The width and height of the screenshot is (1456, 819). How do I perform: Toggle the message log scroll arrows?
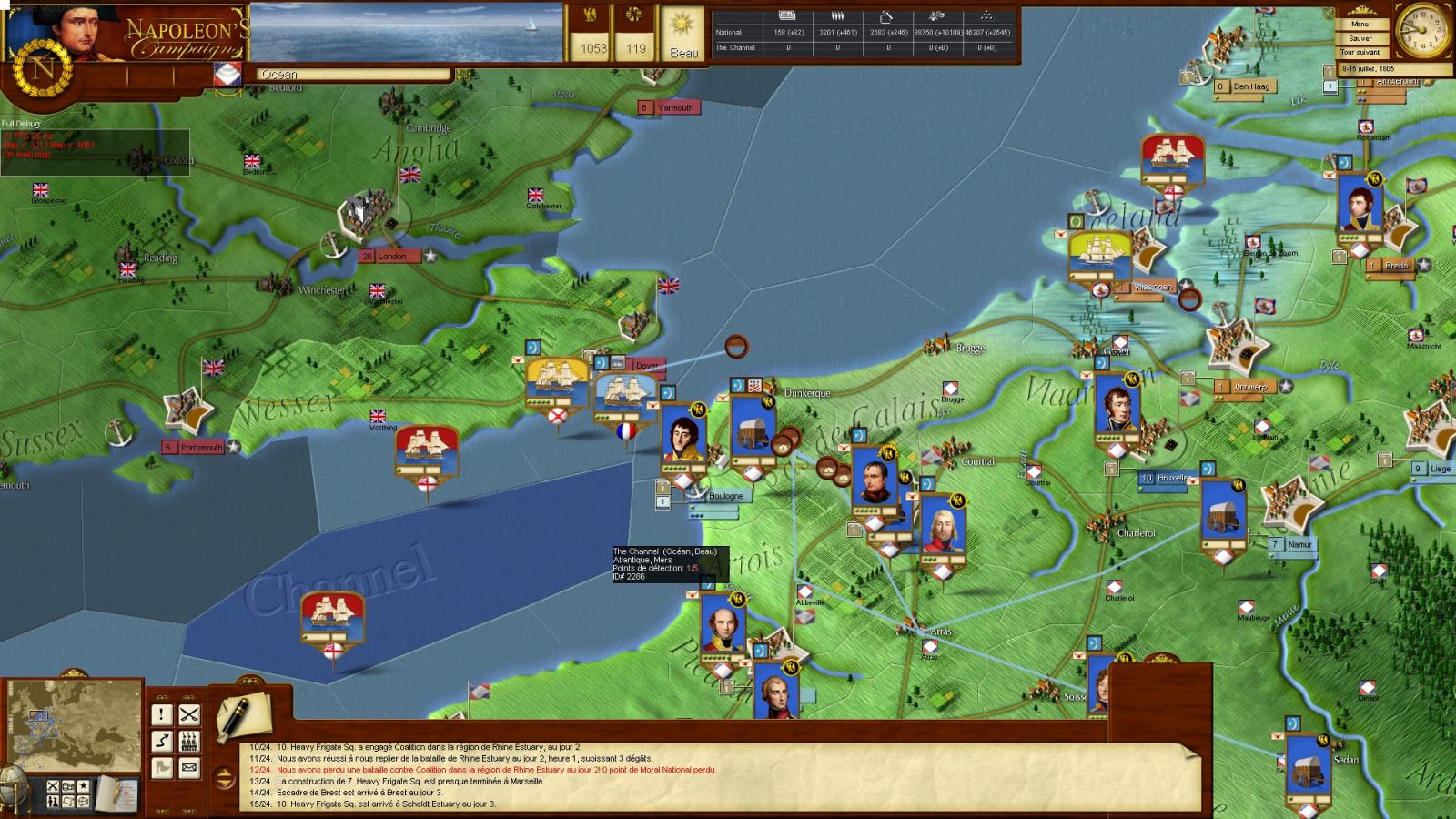(224, 778)
